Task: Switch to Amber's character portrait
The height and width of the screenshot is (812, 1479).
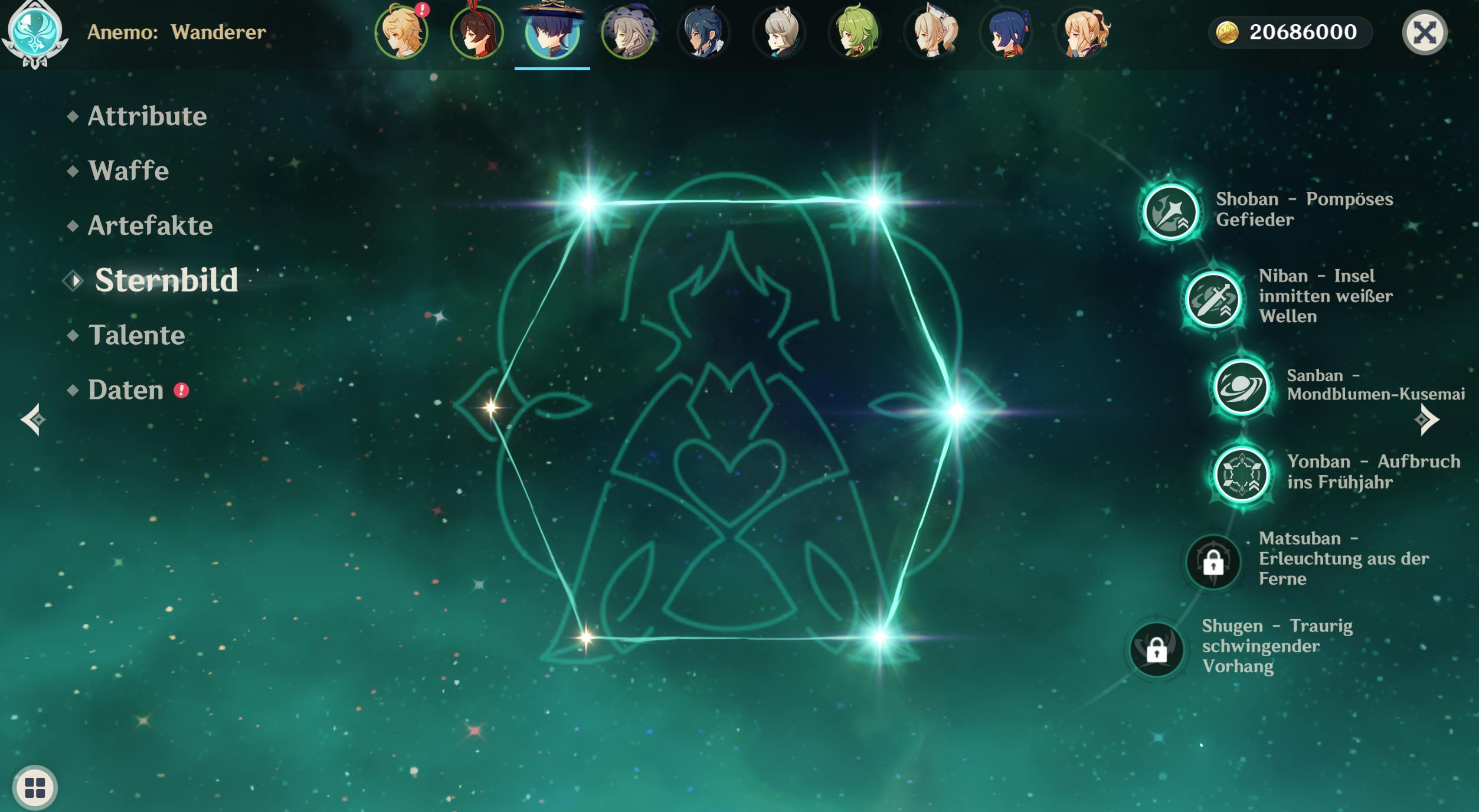Action: [x=477, y=32]
